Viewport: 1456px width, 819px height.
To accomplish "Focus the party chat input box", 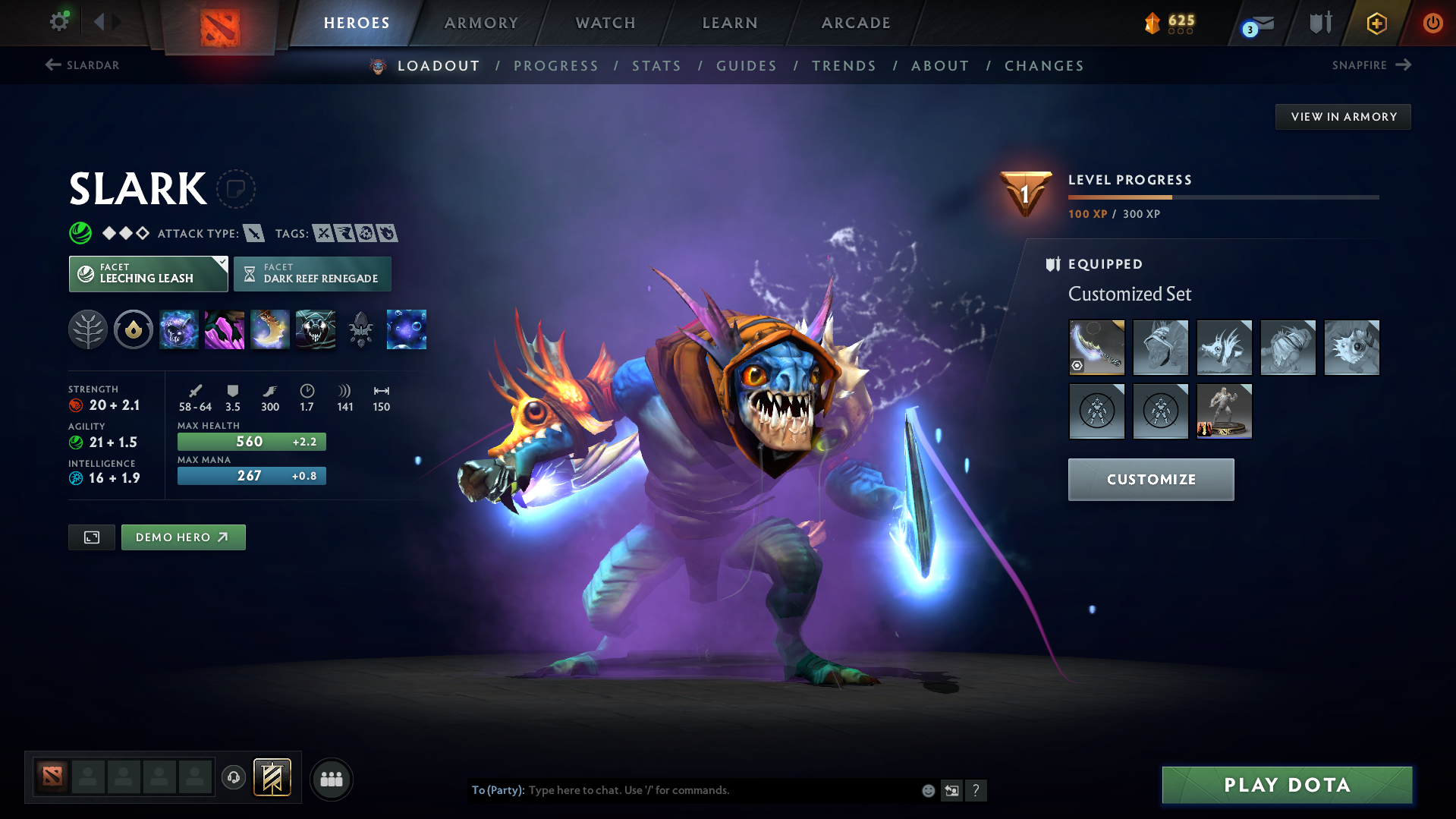I will pyautogui.click(x=721, y=790).
